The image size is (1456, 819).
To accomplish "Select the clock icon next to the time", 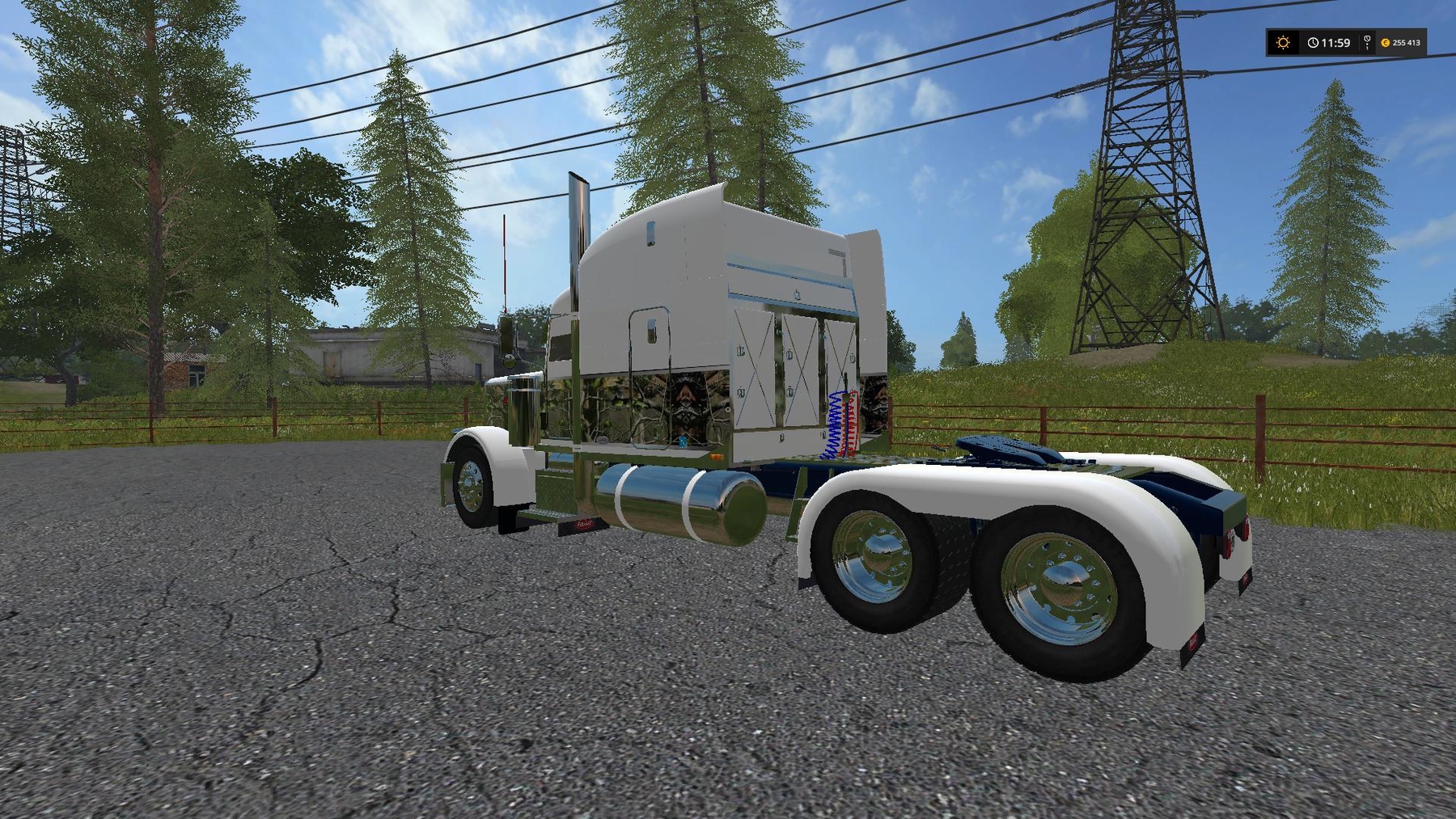I will (x=1313, y=42).
